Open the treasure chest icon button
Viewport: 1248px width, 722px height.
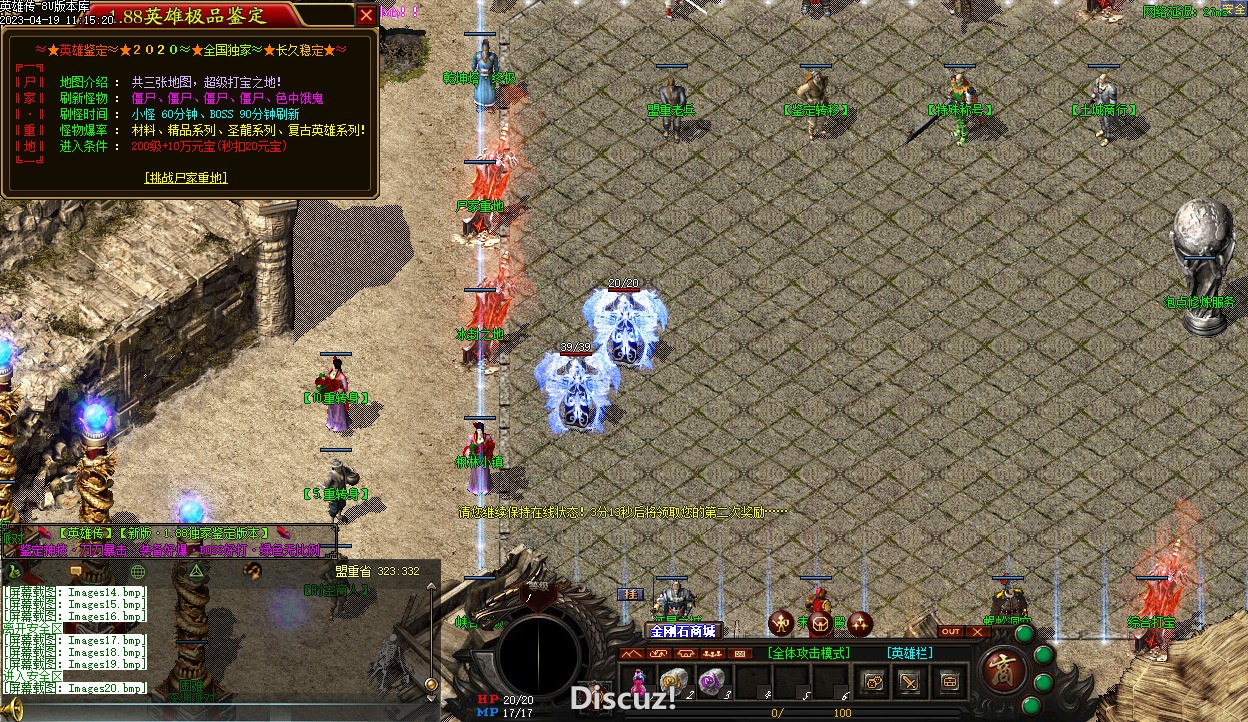[x=948, y=682]
